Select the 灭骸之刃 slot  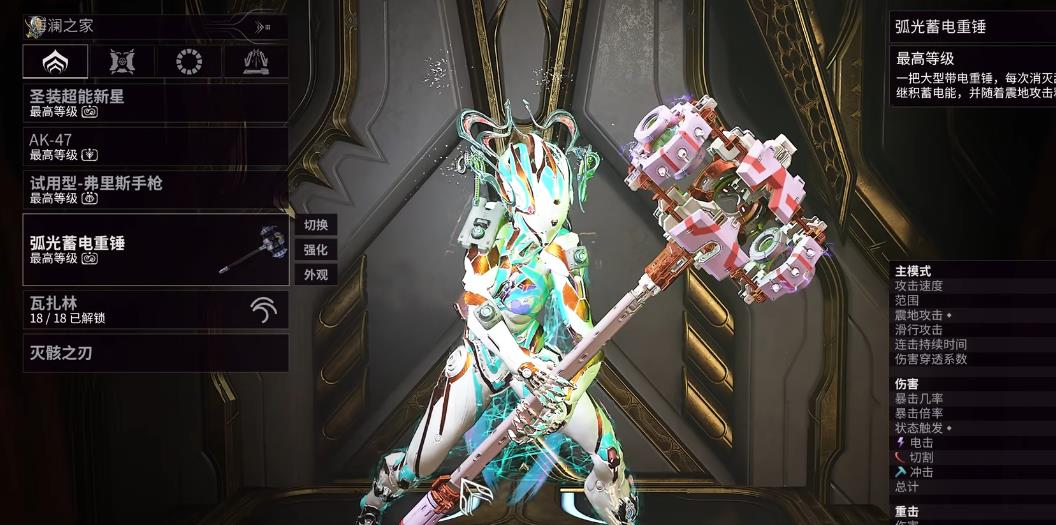point(156,353)
